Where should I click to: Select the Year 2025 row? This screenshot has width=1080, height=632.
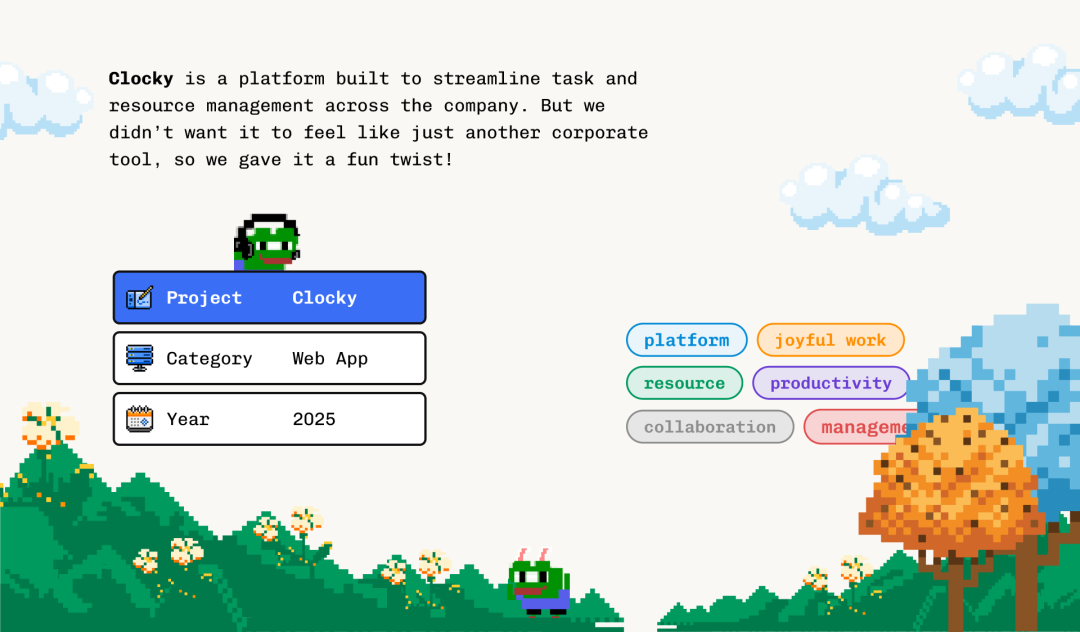(269, 419)
